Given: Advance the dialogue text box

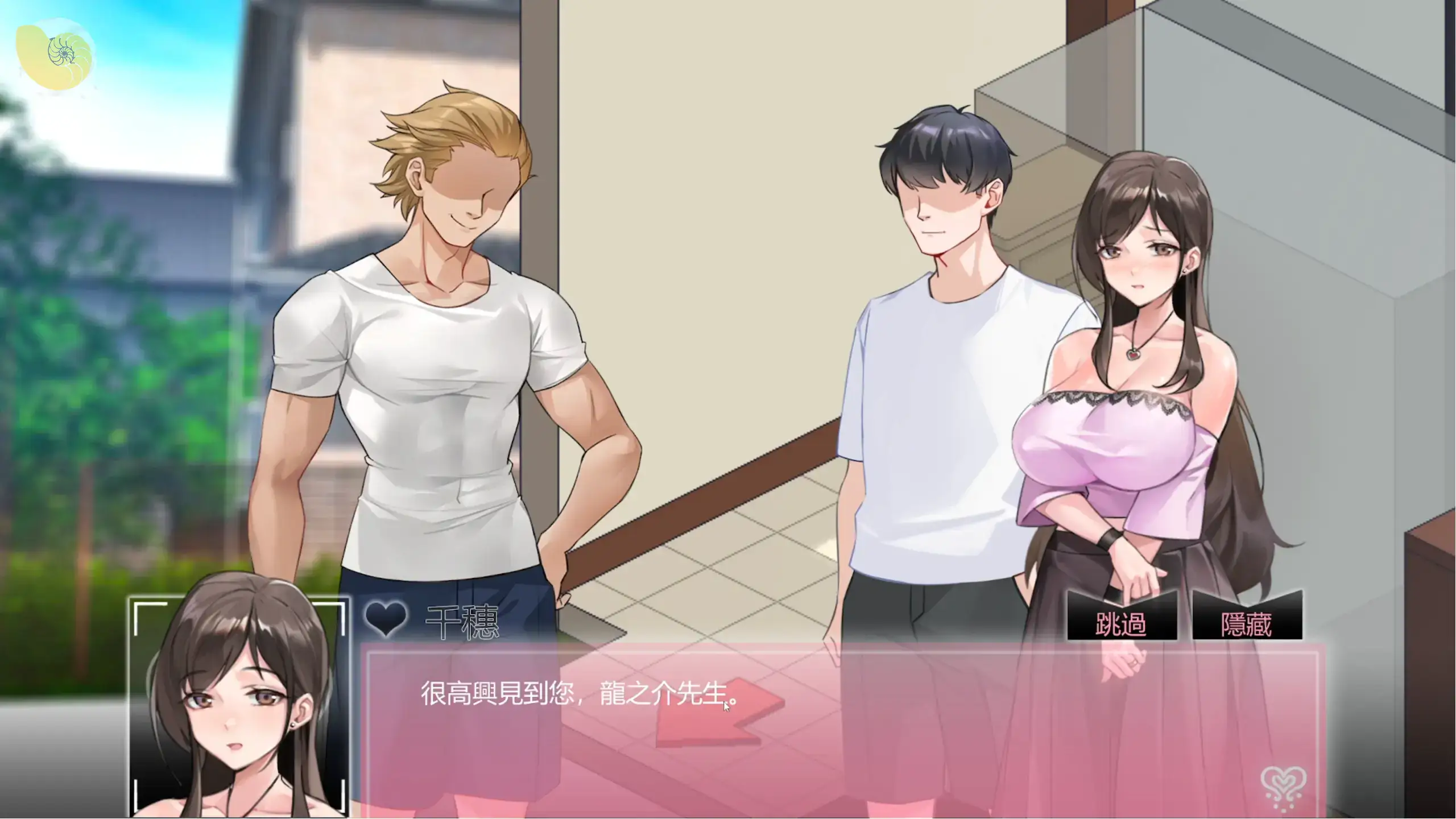Looking at the screenshot, I should click(842, 734).
